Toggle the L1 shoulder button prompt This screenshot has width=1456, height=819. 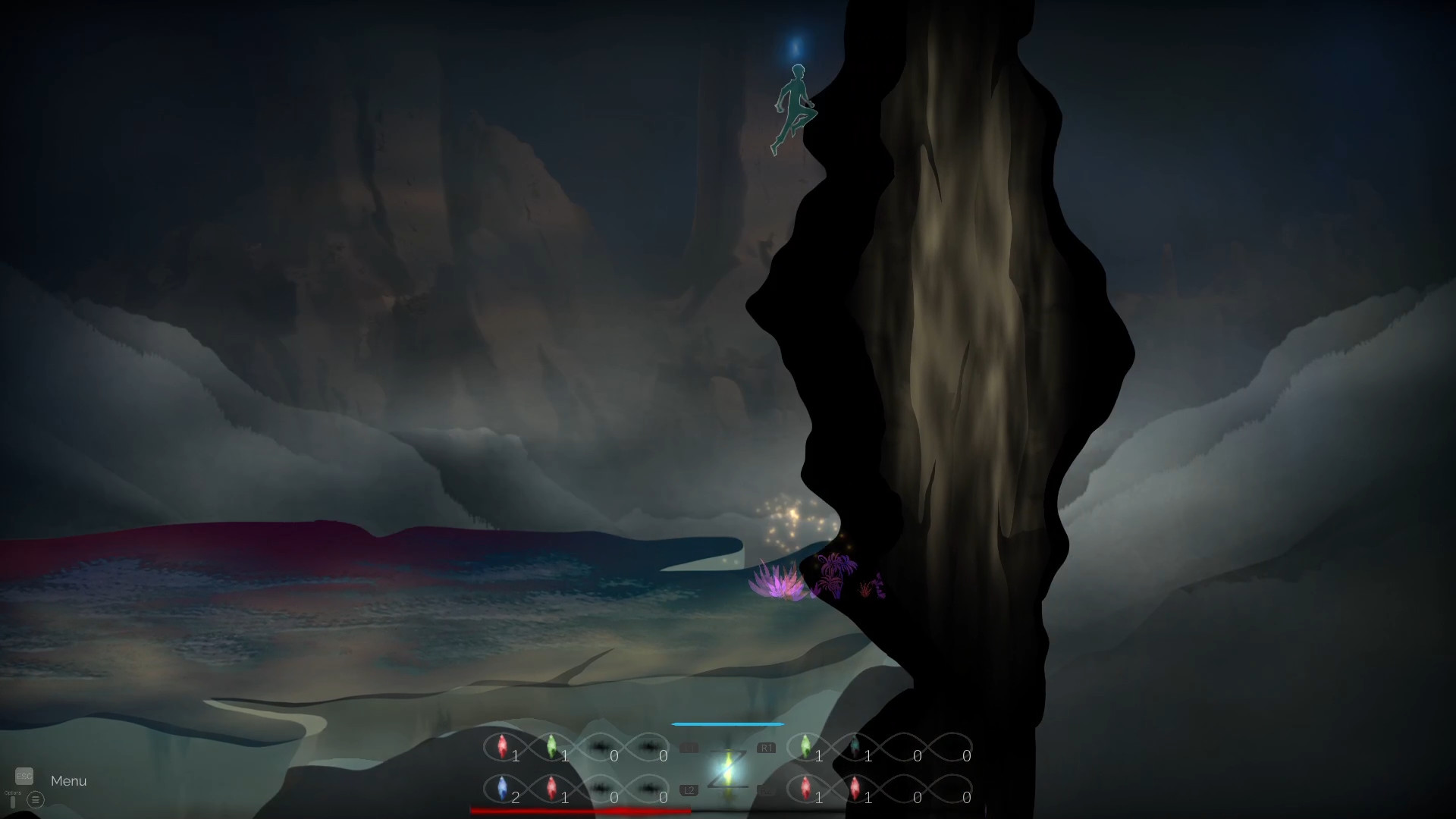click(x=690, y=747)
